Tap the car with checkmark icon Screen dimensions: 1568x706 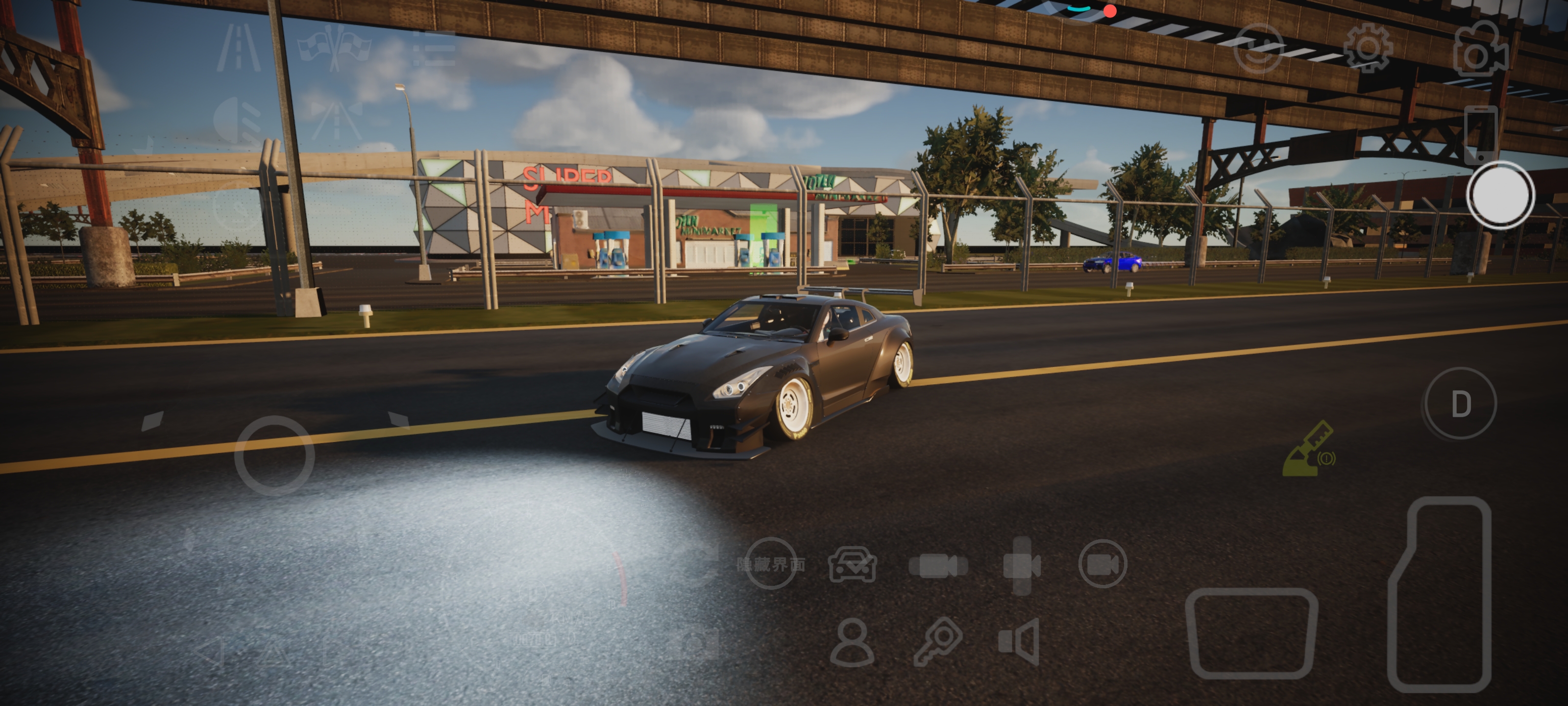[x=852, y=565]
